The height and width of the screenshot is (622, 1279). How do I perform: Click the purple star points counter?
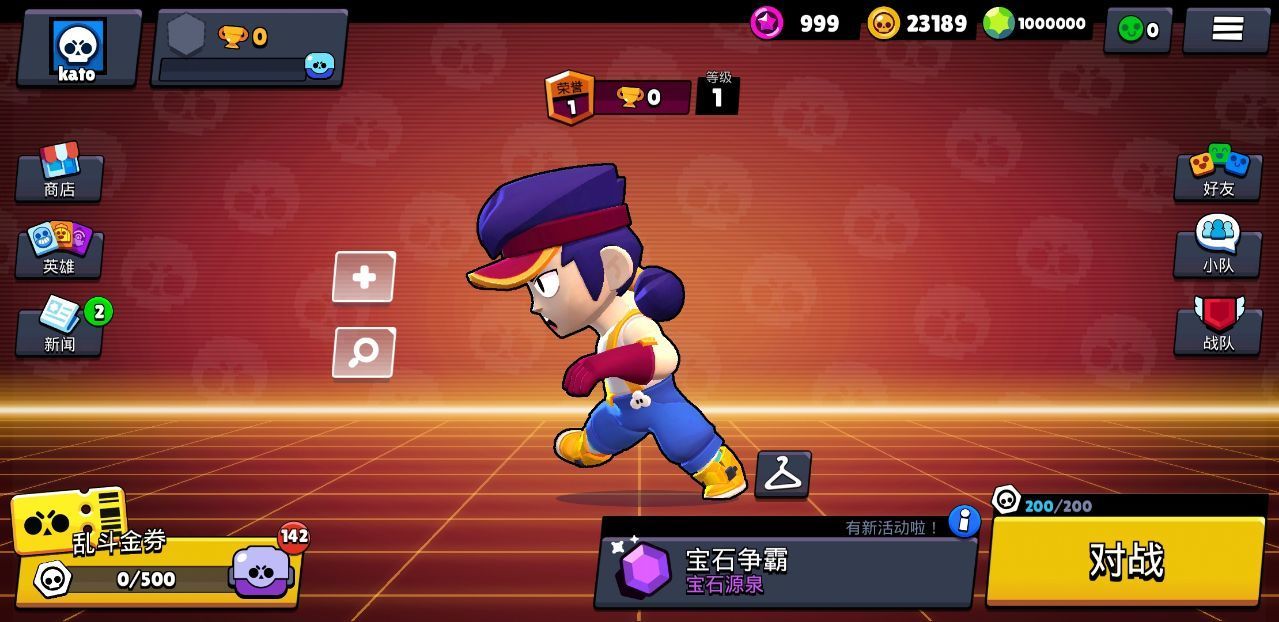[x=798, y=24]
